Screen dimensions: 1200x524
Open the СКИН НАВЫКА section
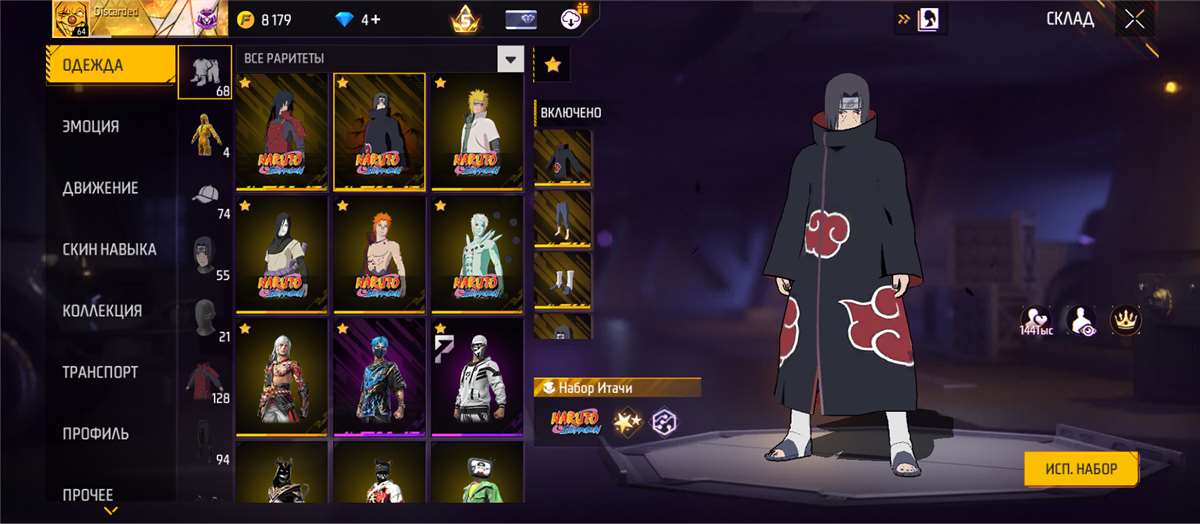(x=110, y=249)
